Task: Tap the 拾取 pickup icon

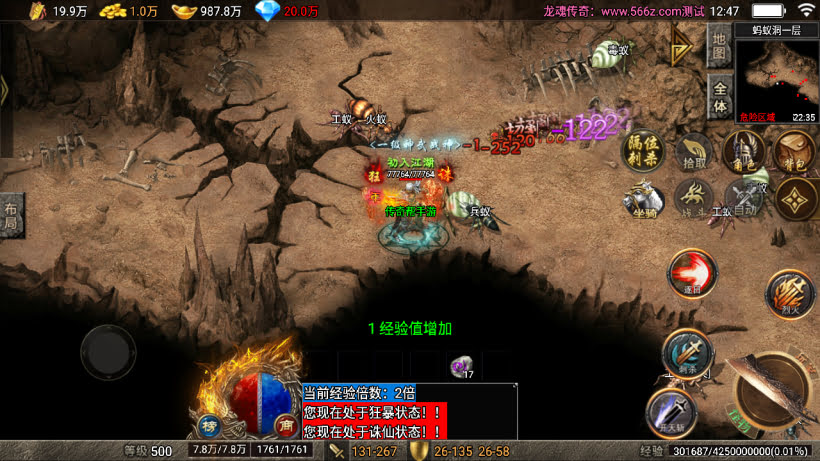Action: click(691, 152)
